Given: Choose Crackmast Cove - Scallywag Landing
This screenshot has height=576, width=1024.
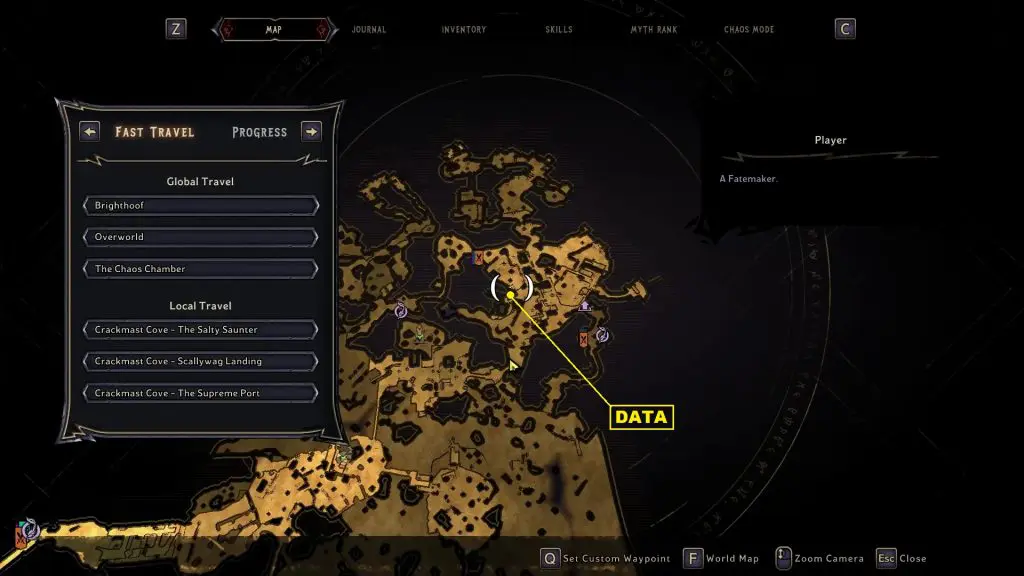Looking at the screenshot, I should coord(201,361).
